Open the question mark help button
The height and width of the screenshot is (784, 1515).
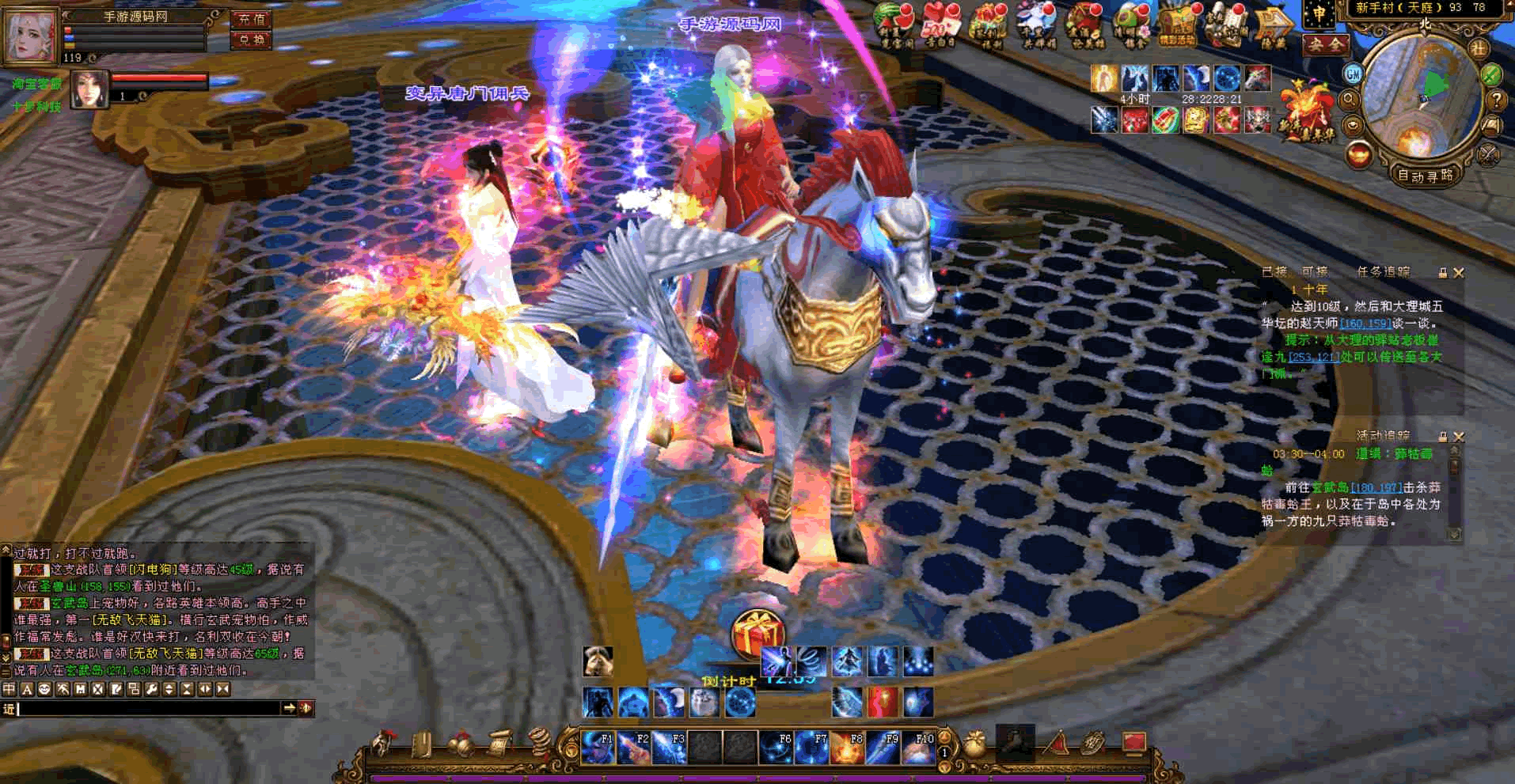click(1496, 100)
